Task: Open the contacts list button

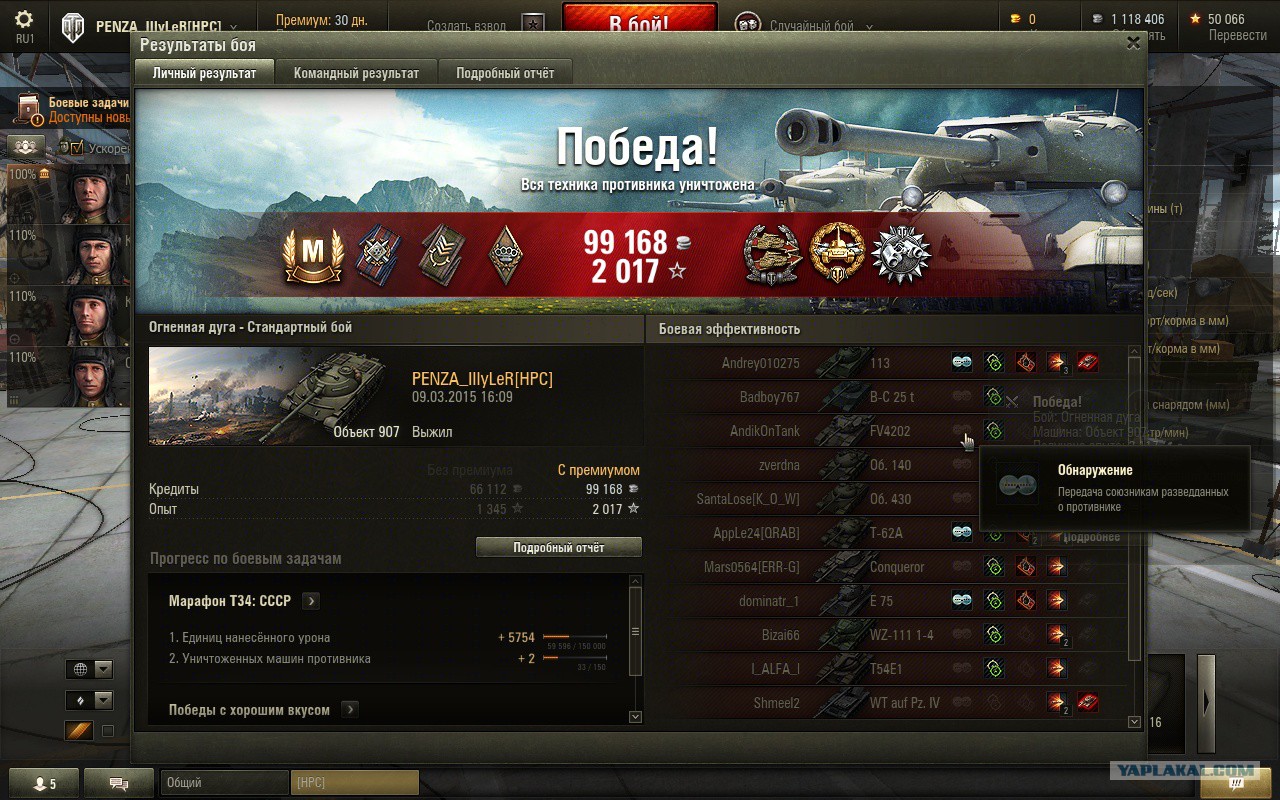Action: 40,784
